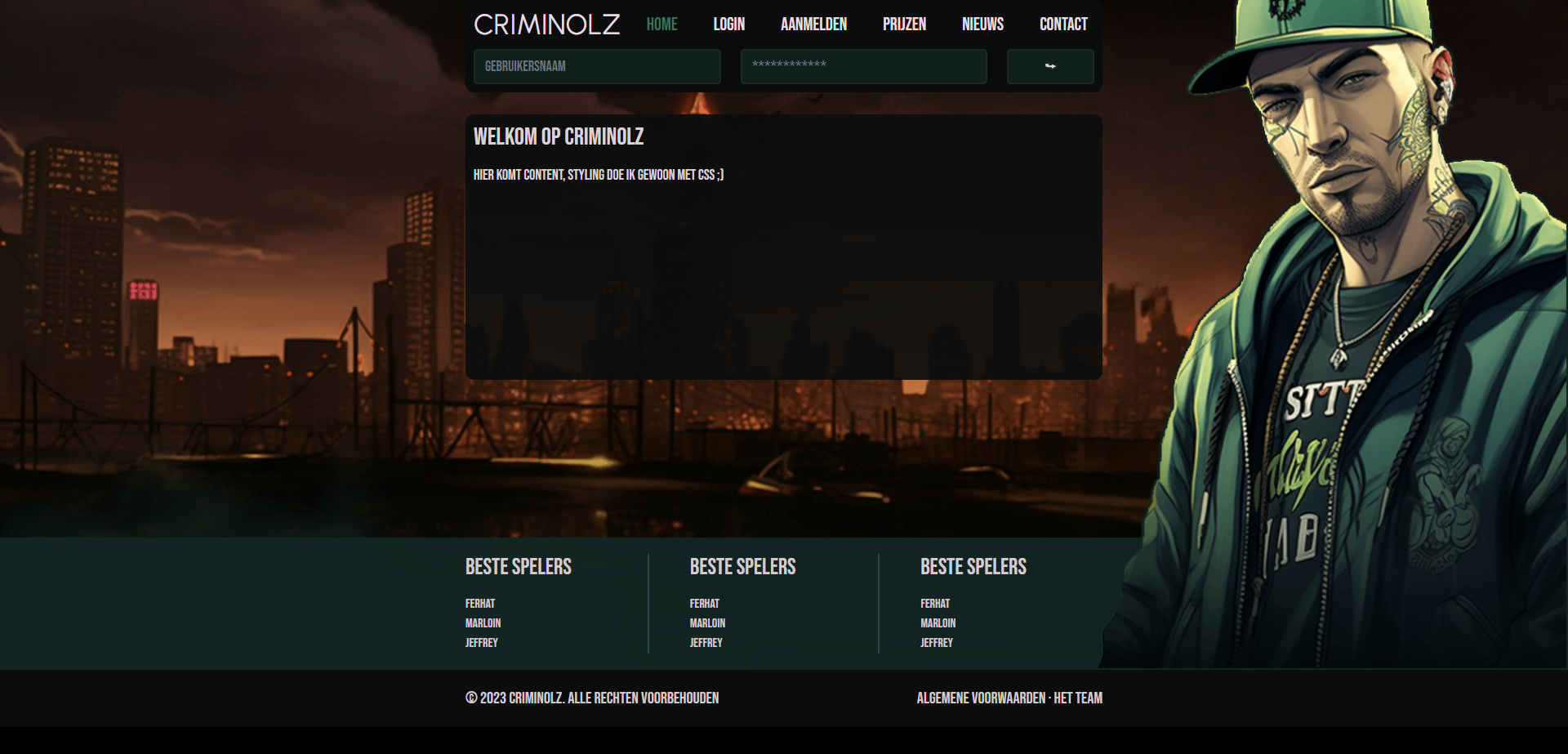Screen dimensions: 1568x754
Task: Open the HOME navigation tab
Action: click(661, 24)
